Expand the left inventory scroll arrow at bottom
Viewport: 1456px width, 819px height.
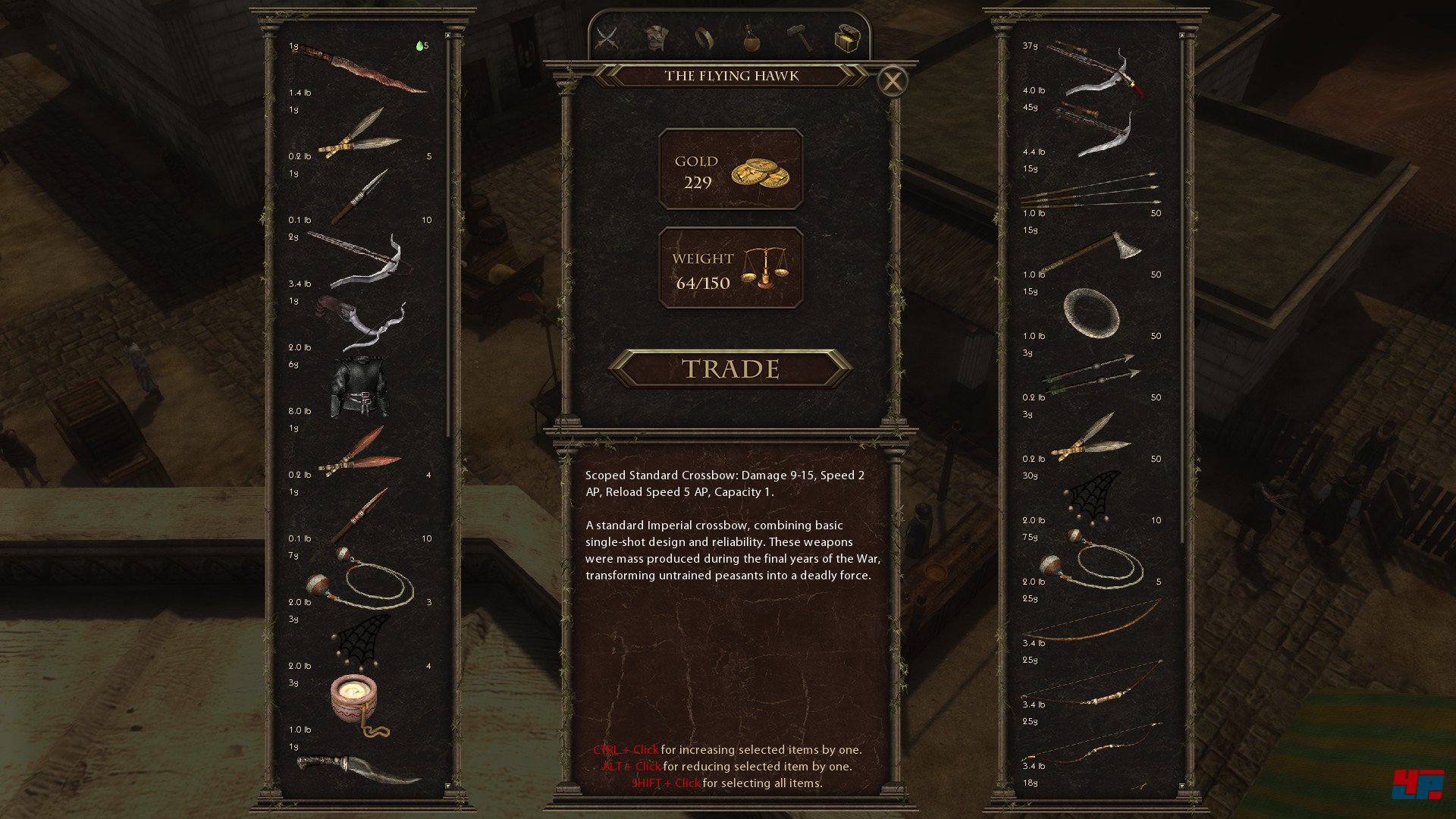tap(447, 786)
